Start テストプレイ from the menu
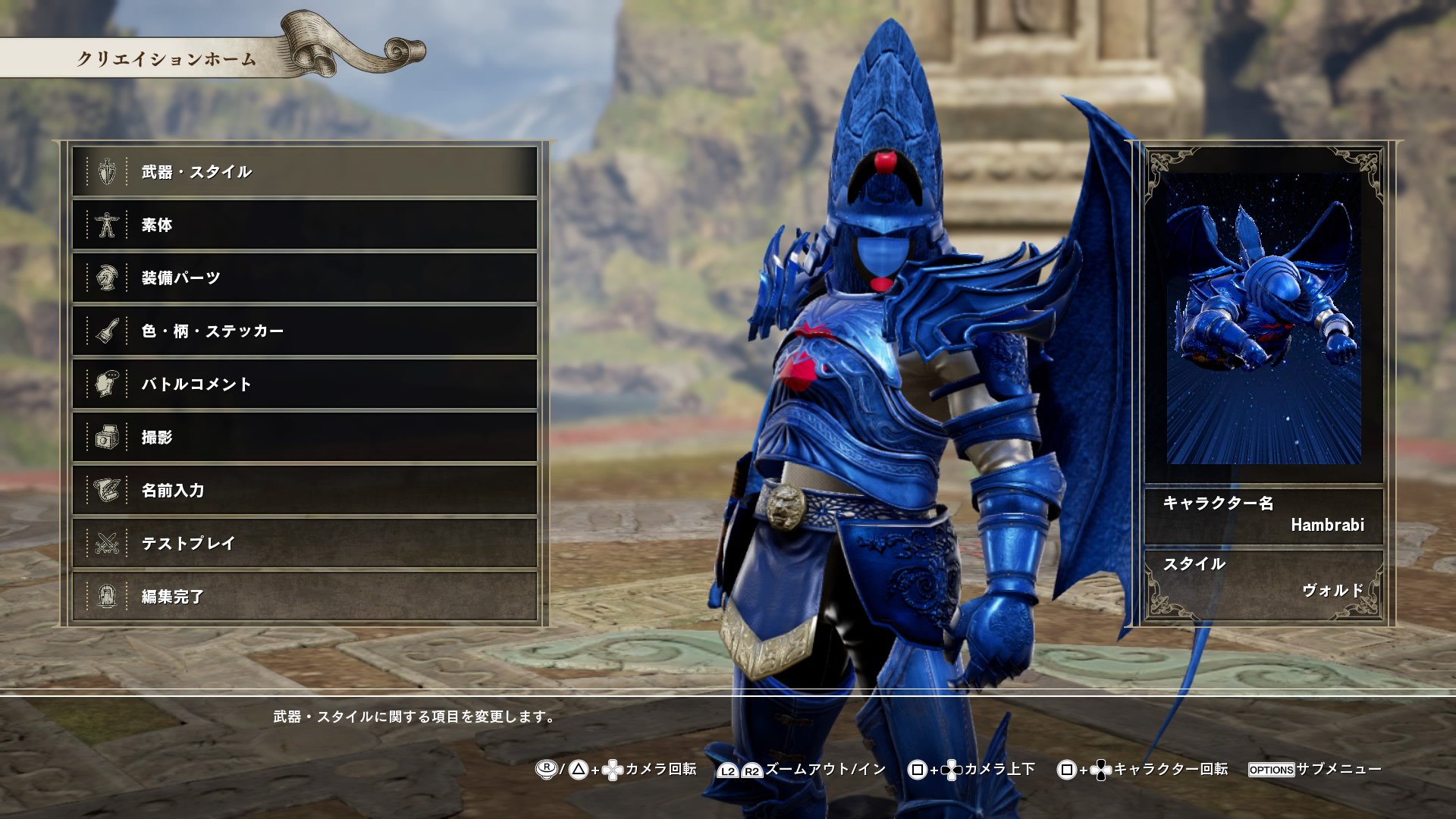Image resolution: width=1456 pixels, height=819 pixels. click(303, 543)
